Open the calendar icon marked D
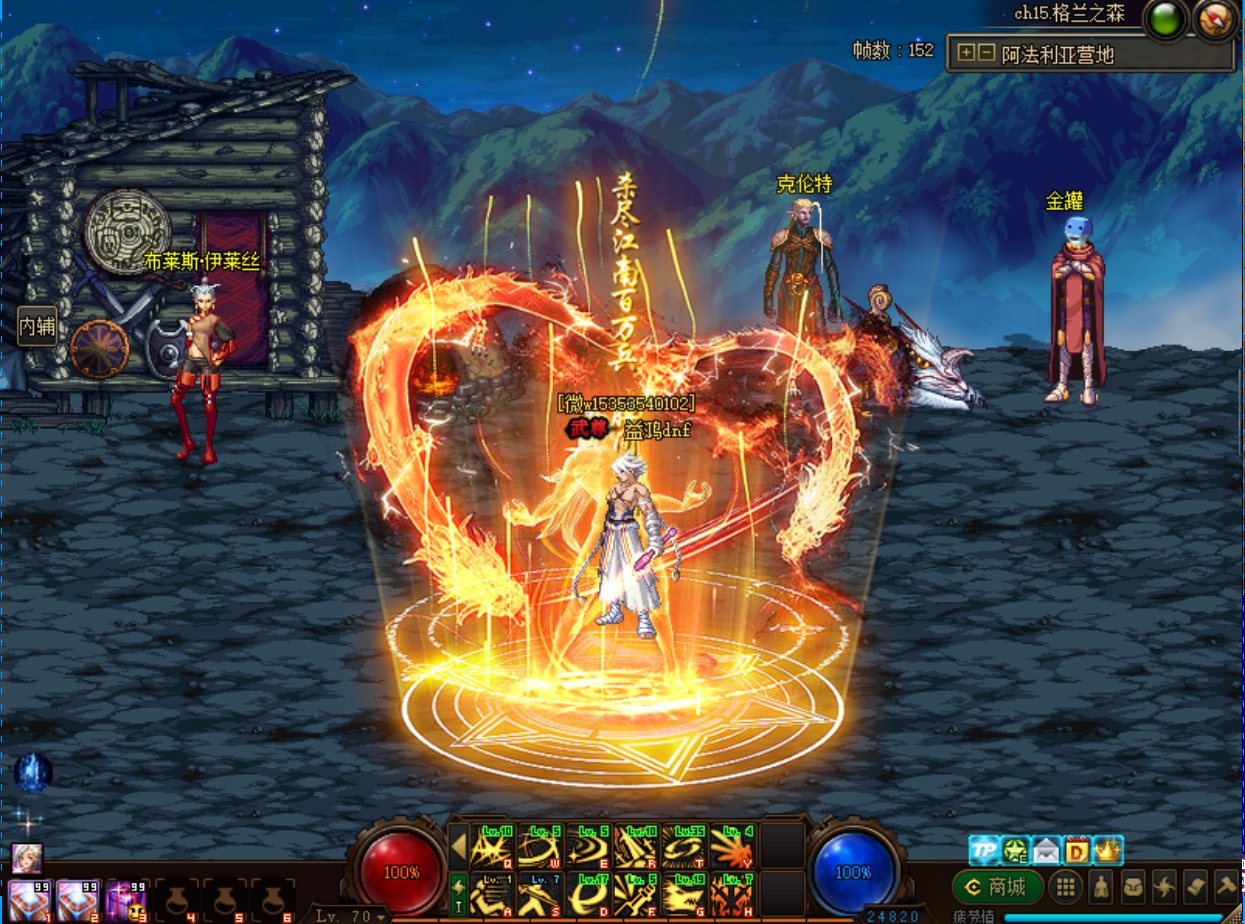 pos(1077,851)
